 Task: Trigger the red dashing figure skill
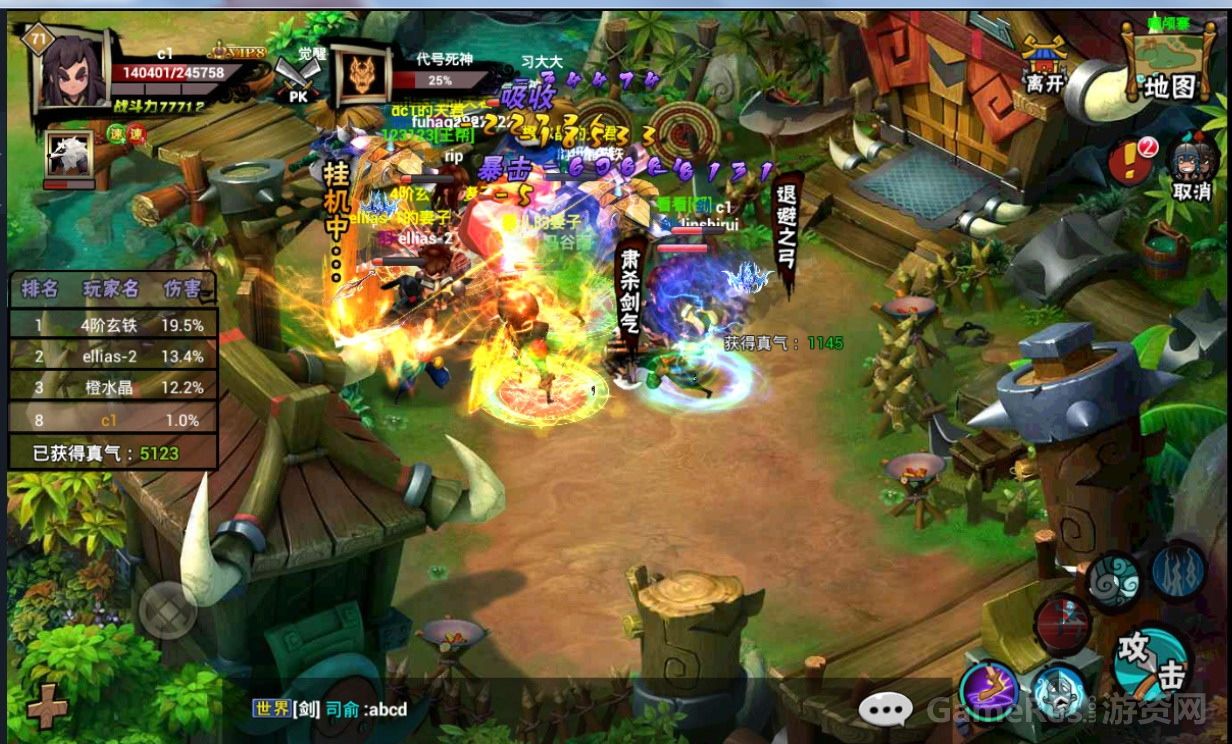pyautogui.click(x=1062, y=621)
